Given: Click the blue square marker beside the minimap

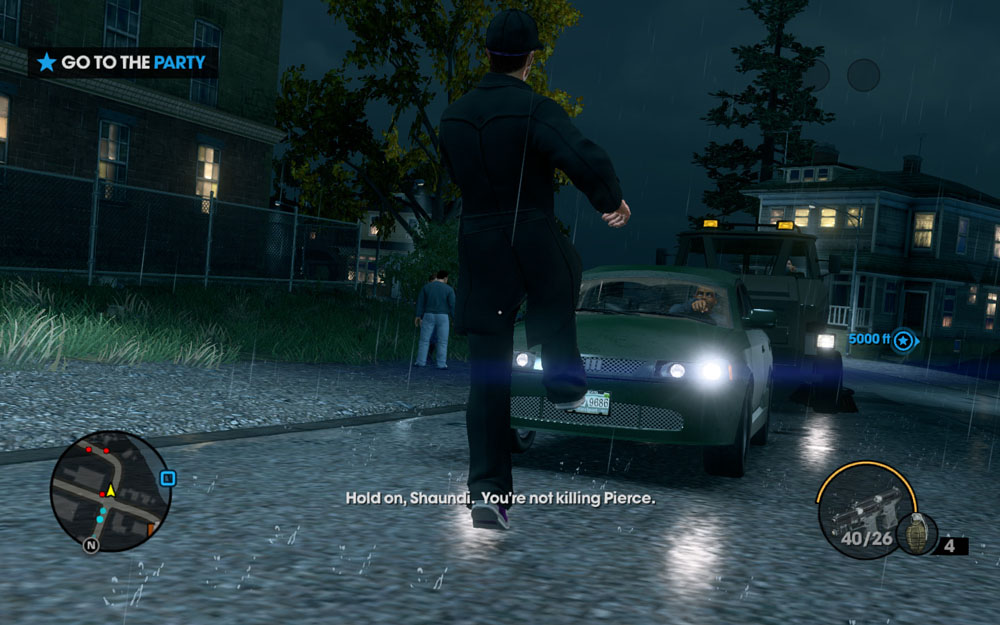Looking at the screenshot, I should 168,479.
